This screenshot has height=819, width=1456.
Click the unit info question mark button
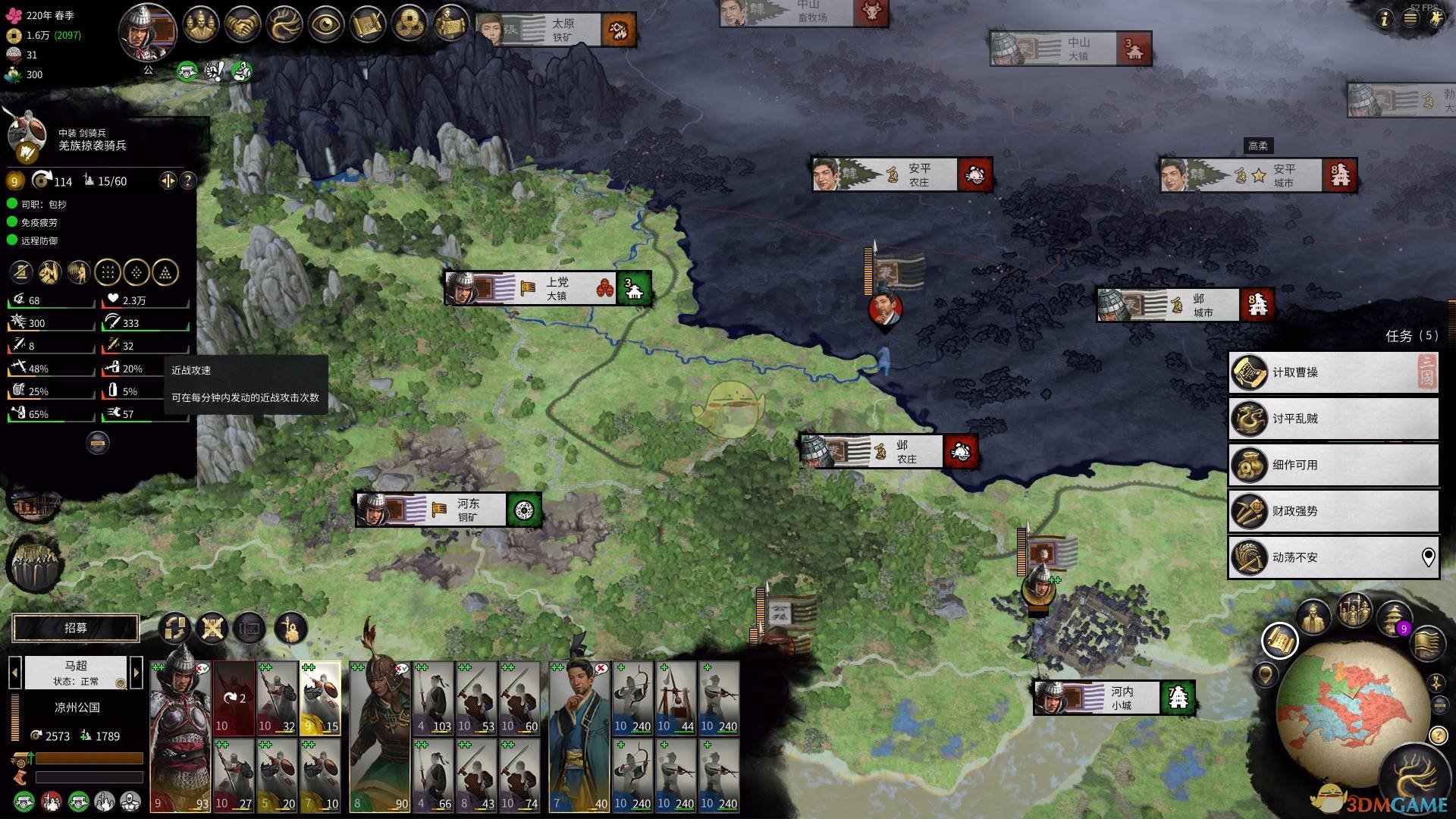[x=188, y=180]
